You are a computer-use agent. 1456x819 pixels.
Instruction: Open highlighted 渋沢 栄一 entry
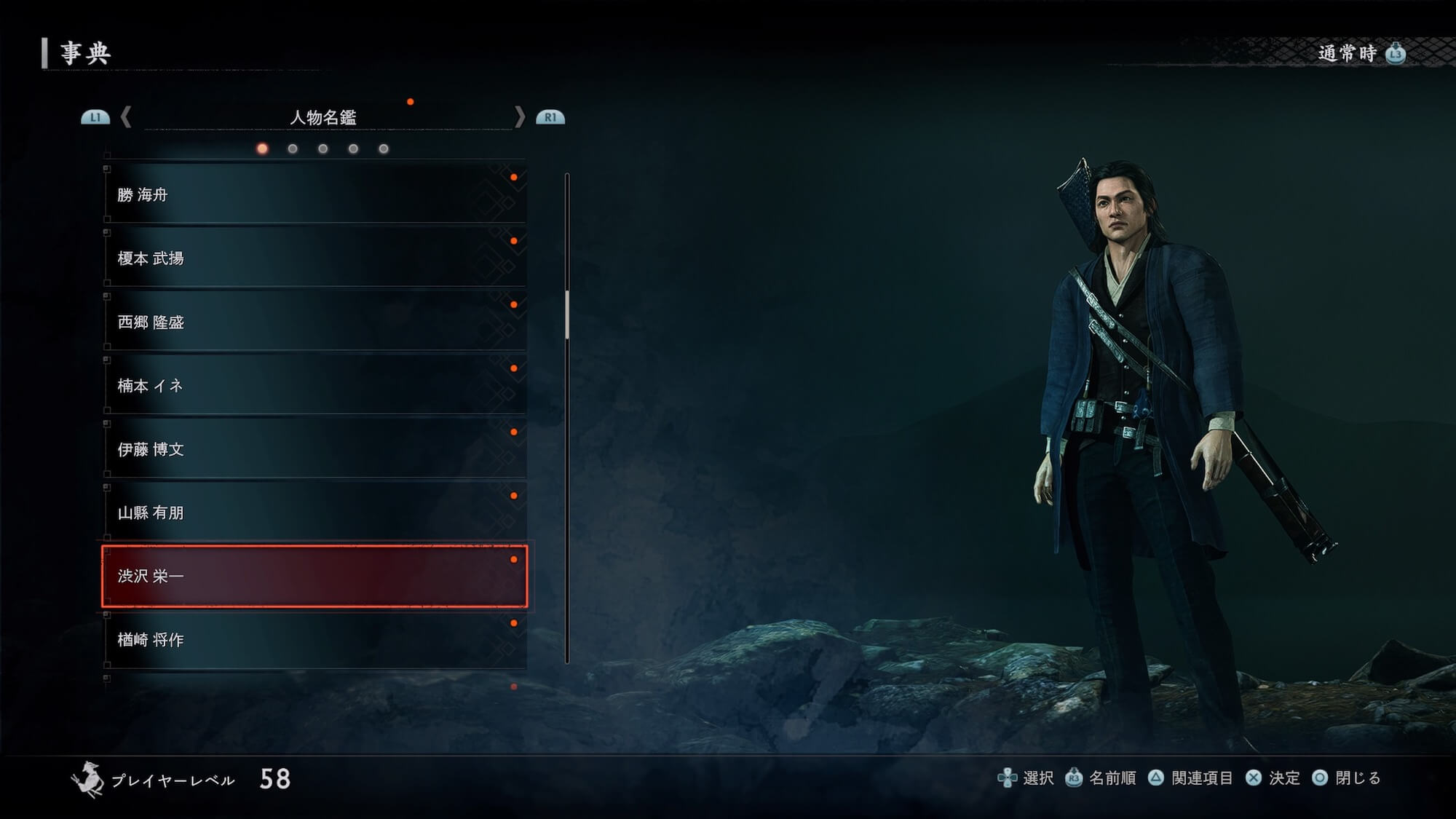click(314, 576)
